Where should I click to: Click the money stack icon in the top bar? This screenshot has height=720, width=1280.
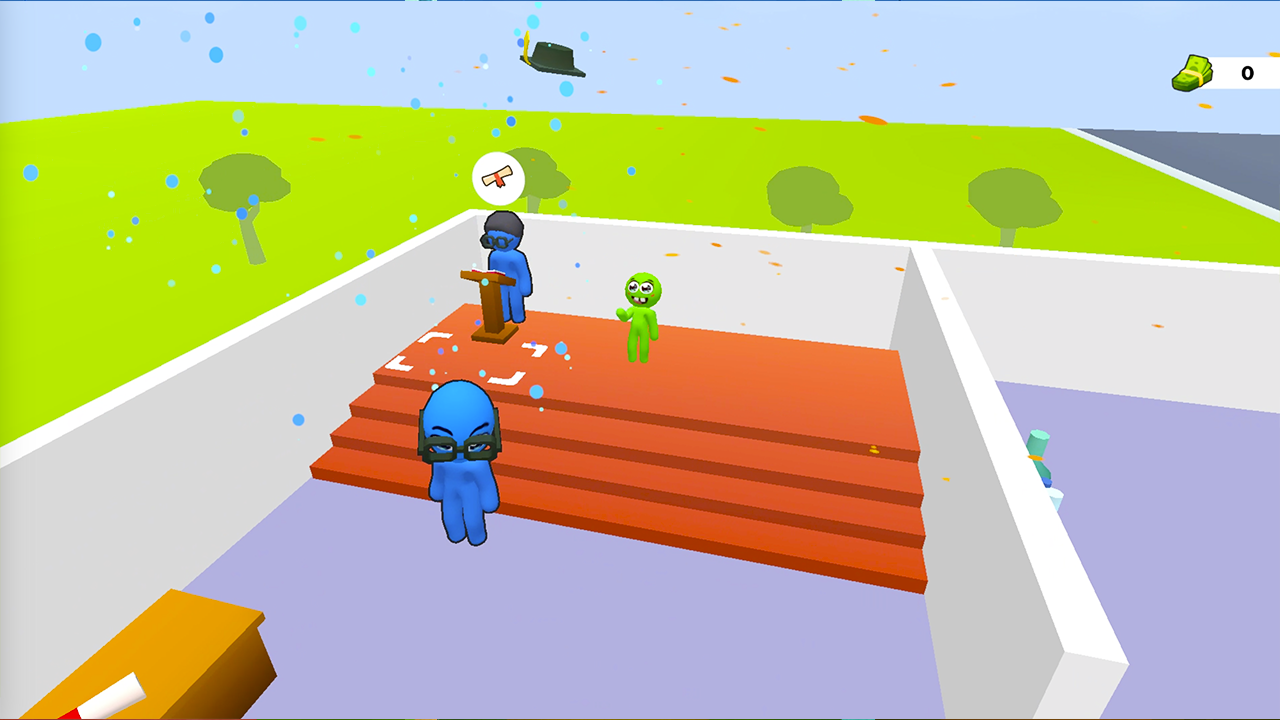1191,74
